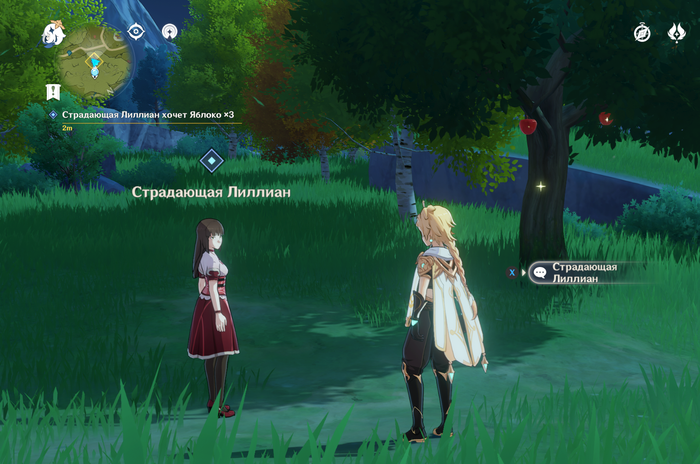This screenshot has height=464, width=700.
Task: Open the compass icon in the top bar
Action: [642, 33]
